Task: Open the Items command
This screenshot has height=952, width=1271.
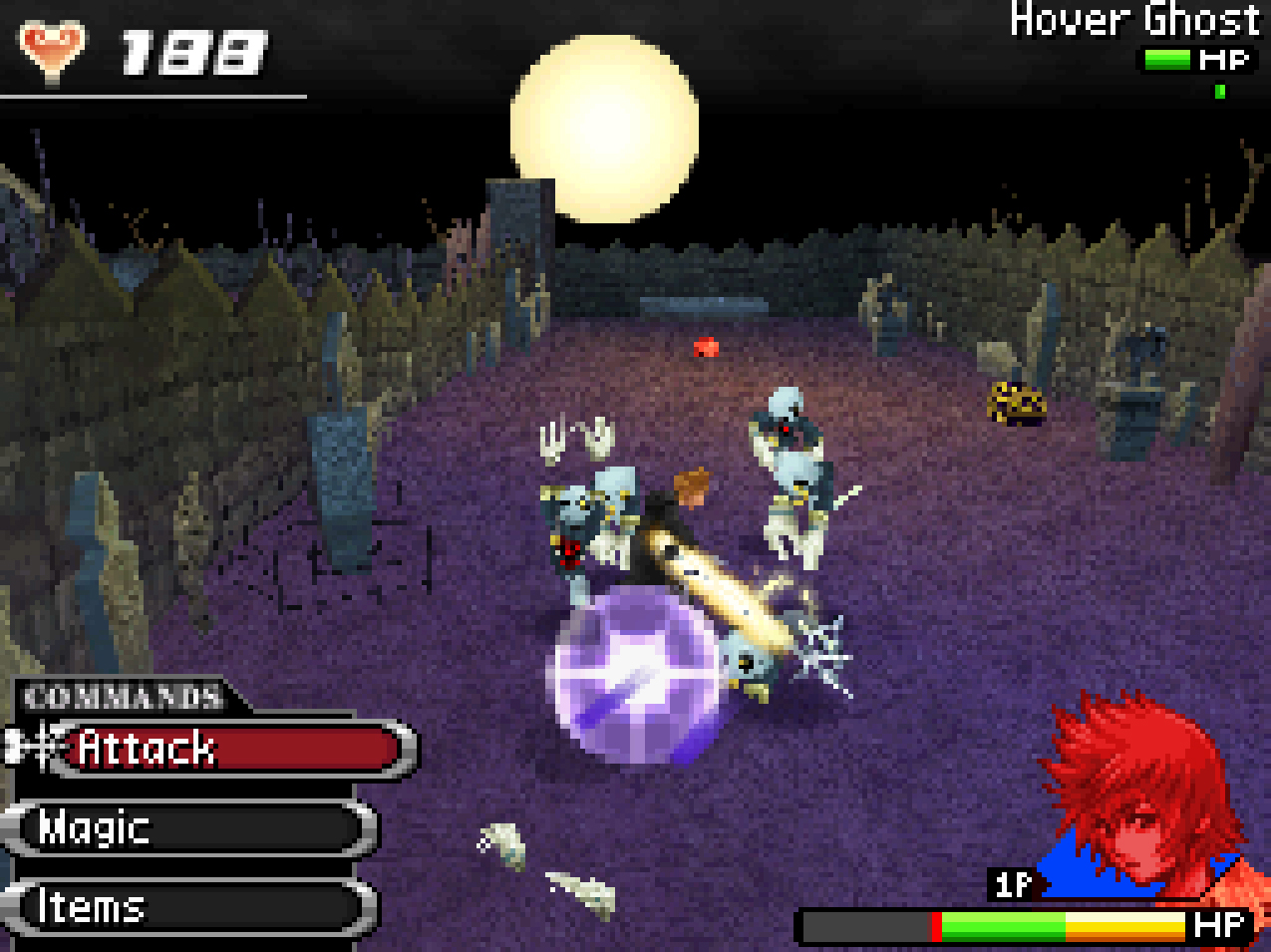Action: coord(189,907)
